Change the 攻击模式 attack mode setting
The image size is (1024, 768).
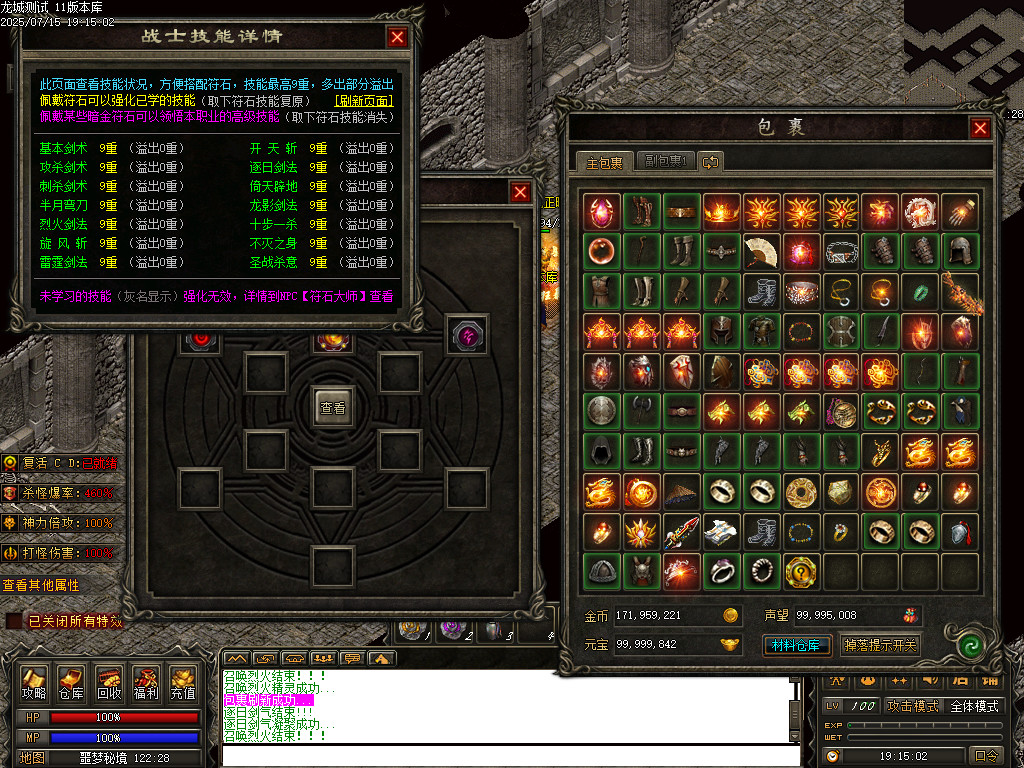pyautogui.click(x=913, y=706)
